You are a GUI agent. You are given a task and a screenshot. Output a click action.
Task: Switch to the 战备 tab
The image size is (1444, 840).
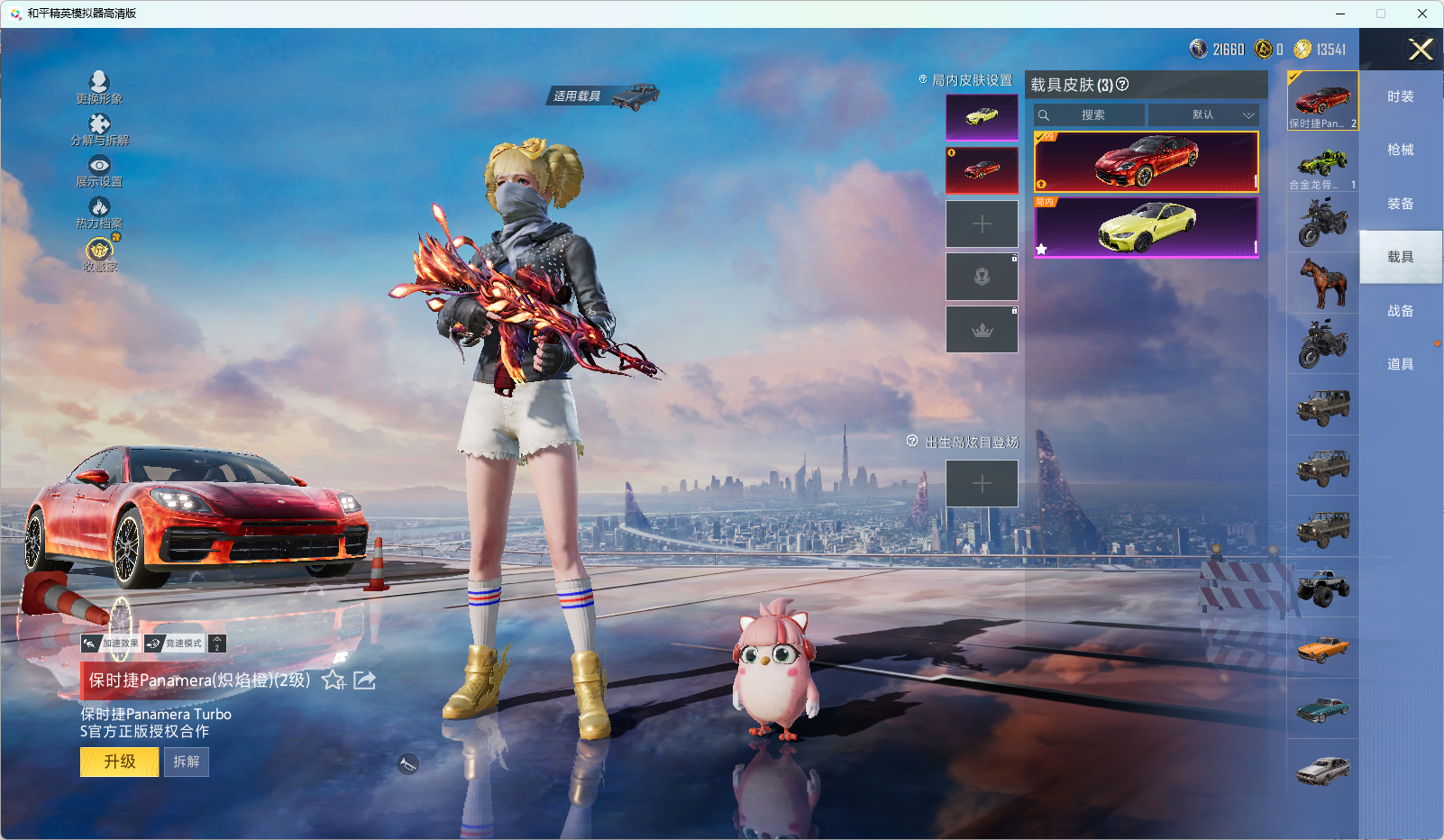(x=1400, y=311)
